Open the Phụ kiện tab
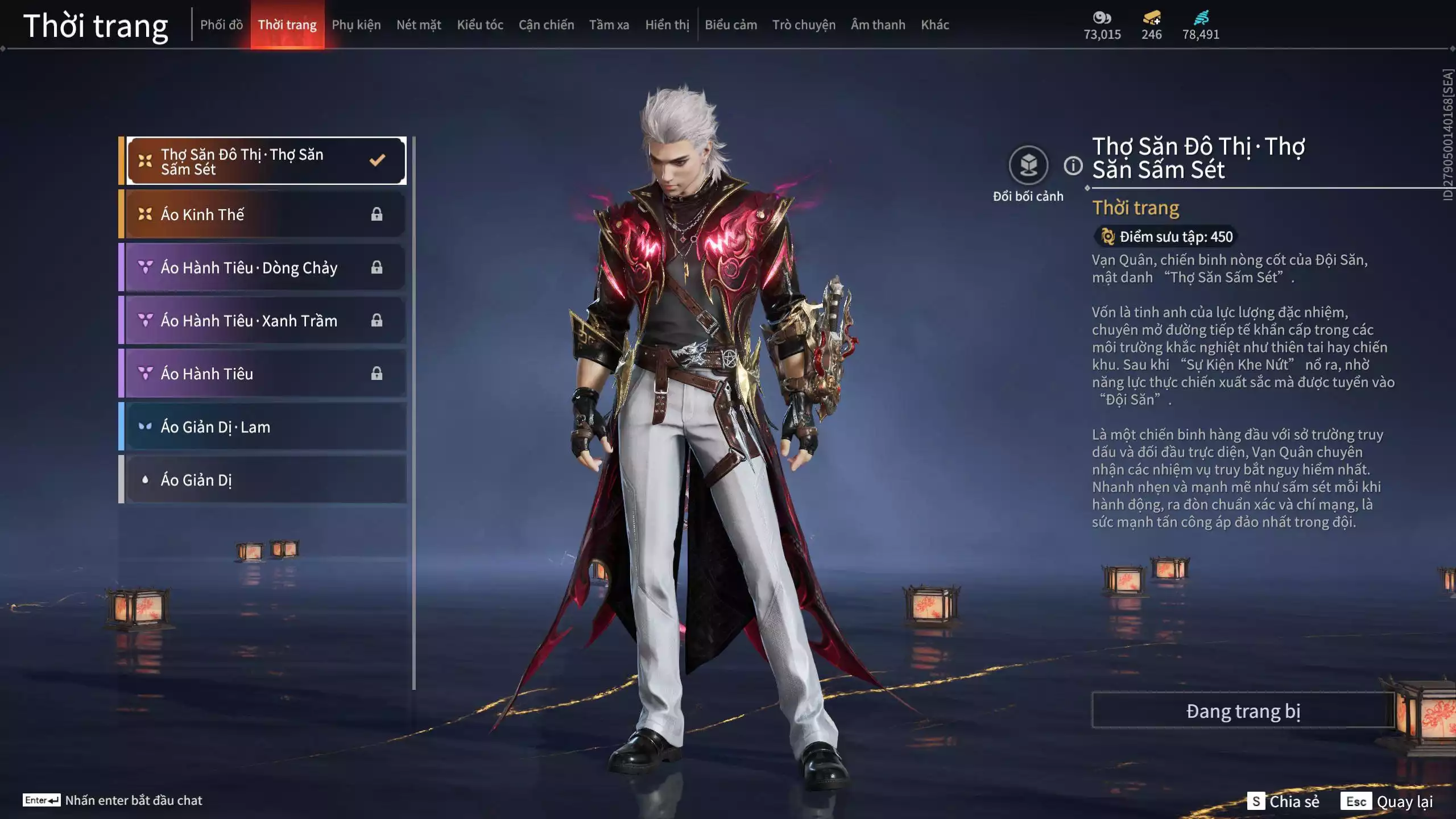The height and width of the screenshot is (819, 1456). pyautogui.click(x=356, y=25)
